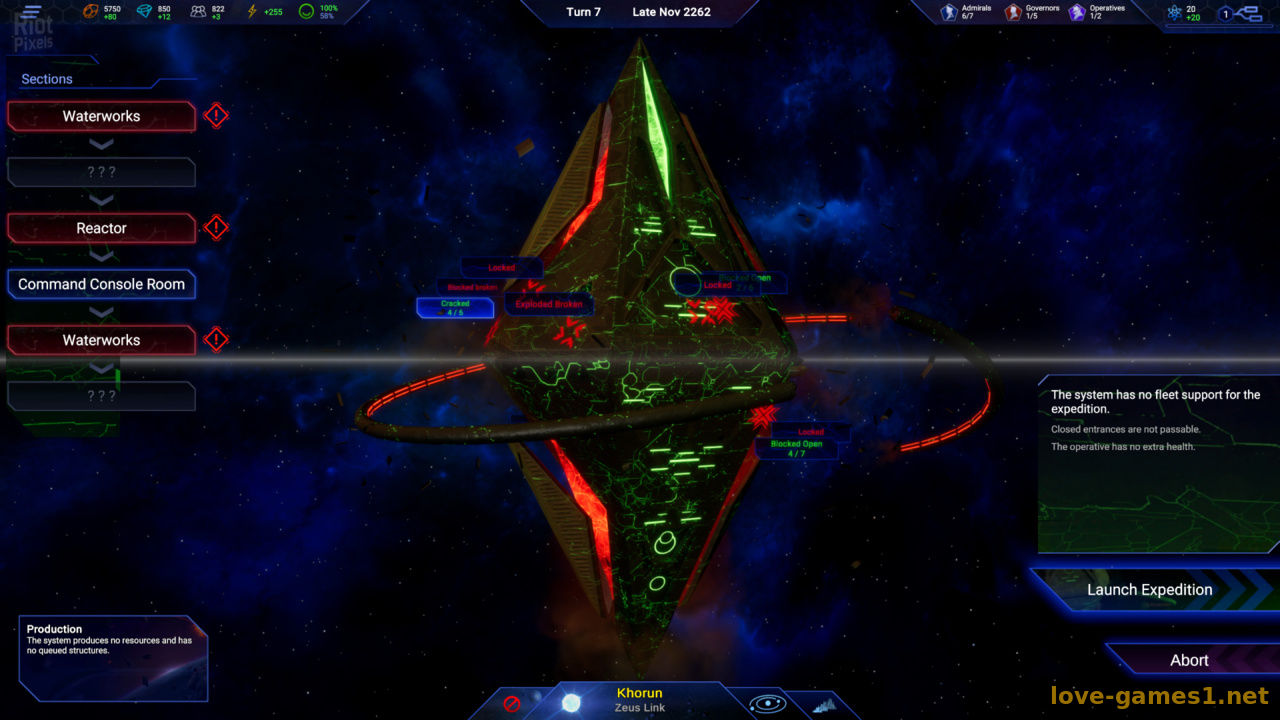
Task: Click the red prohibition icon by Khorun
Action: coord(512,703)
